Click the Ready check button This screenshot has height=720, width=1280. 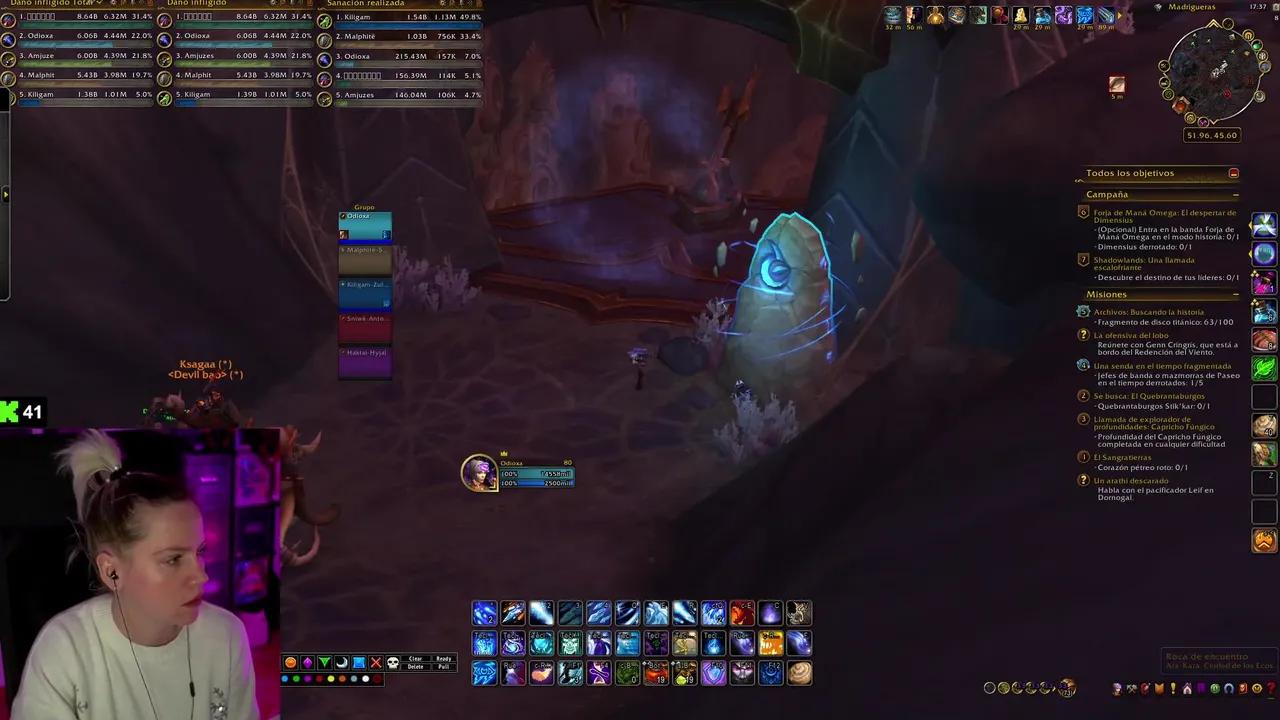[443, 658]
